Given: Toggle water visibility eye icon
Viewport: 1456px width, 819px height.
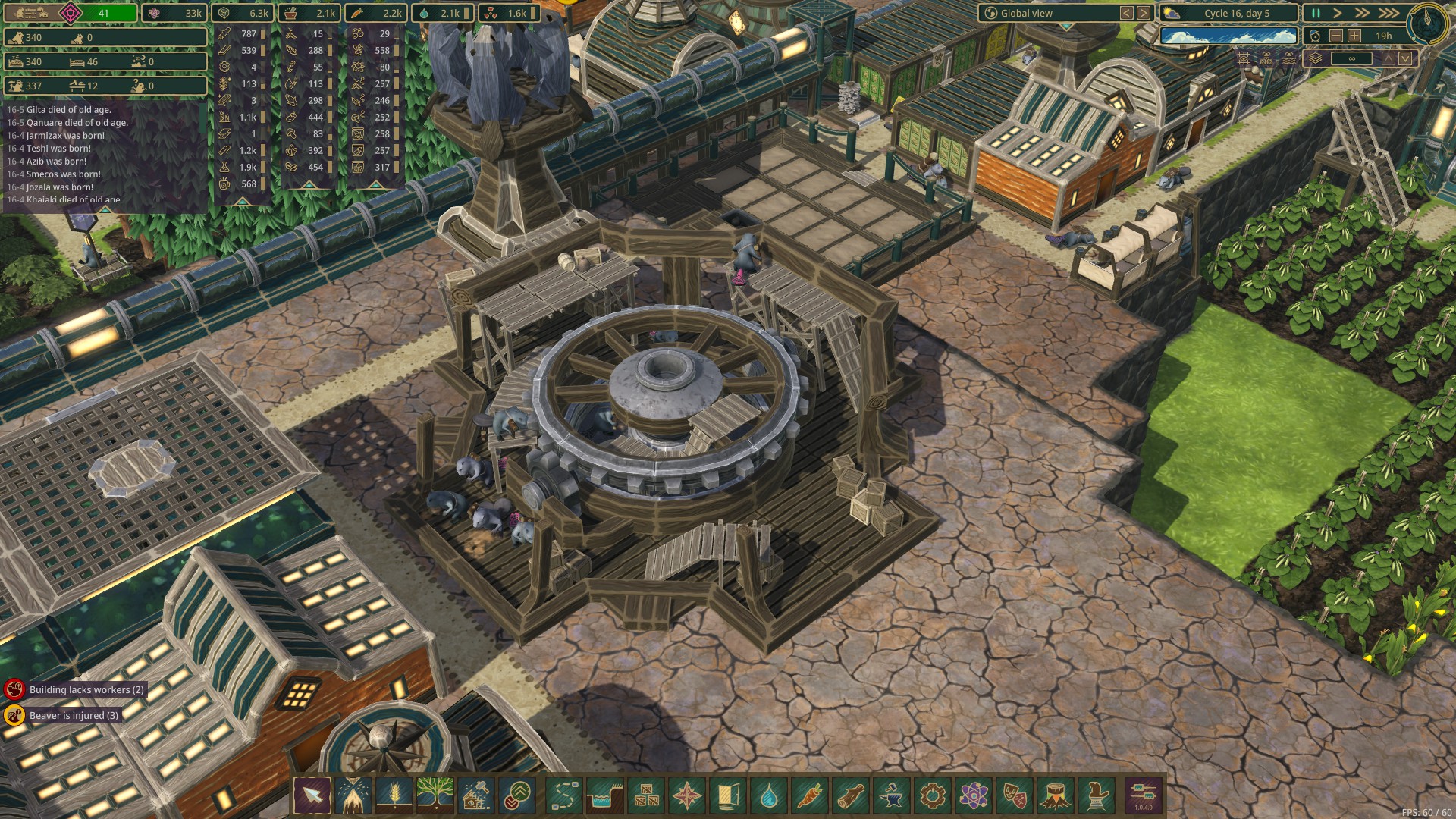Looking at the screenshot, I should (x=1288, y=58).
